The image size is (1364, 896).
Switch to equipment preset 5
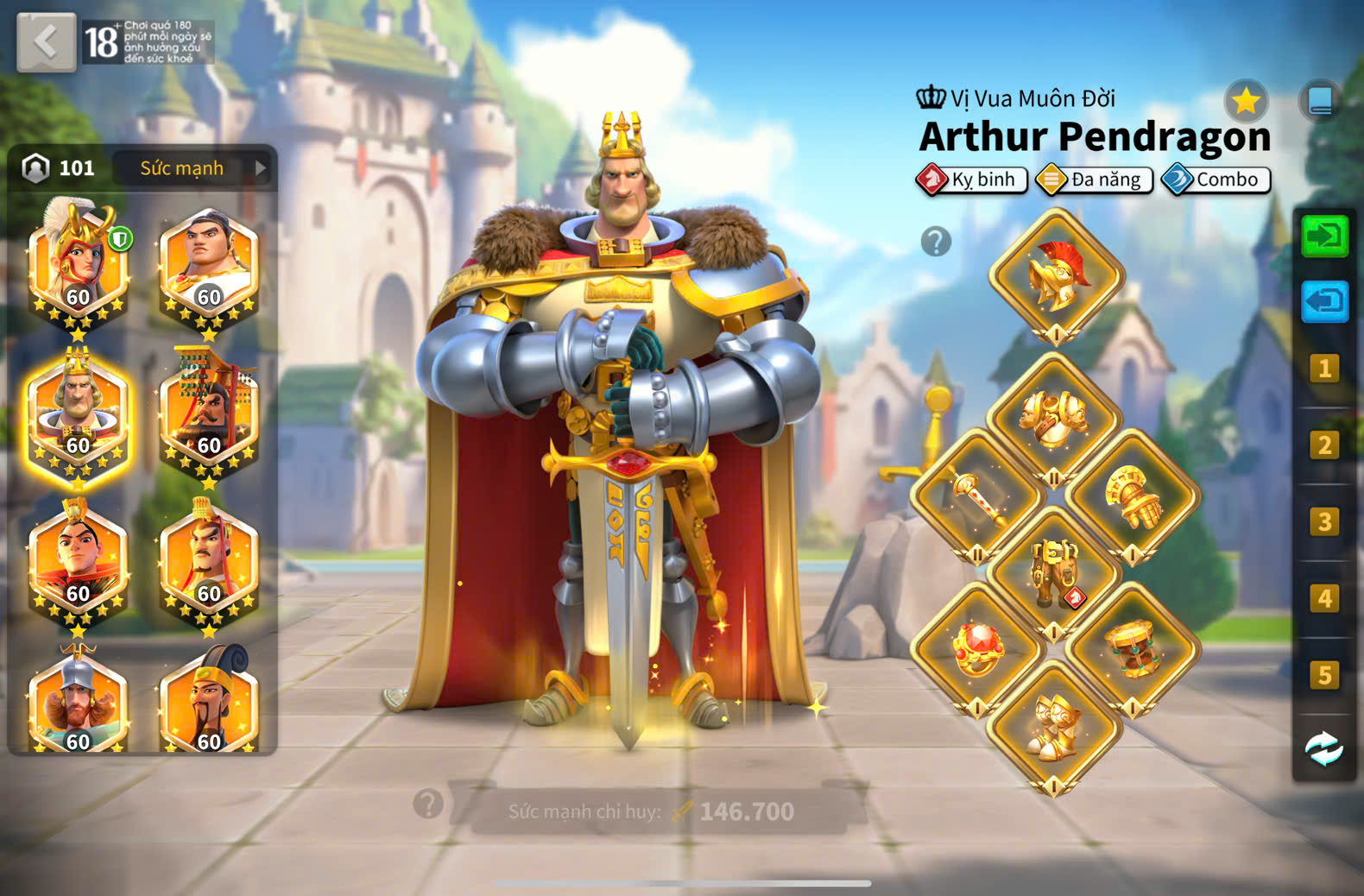coord(1324,674)
